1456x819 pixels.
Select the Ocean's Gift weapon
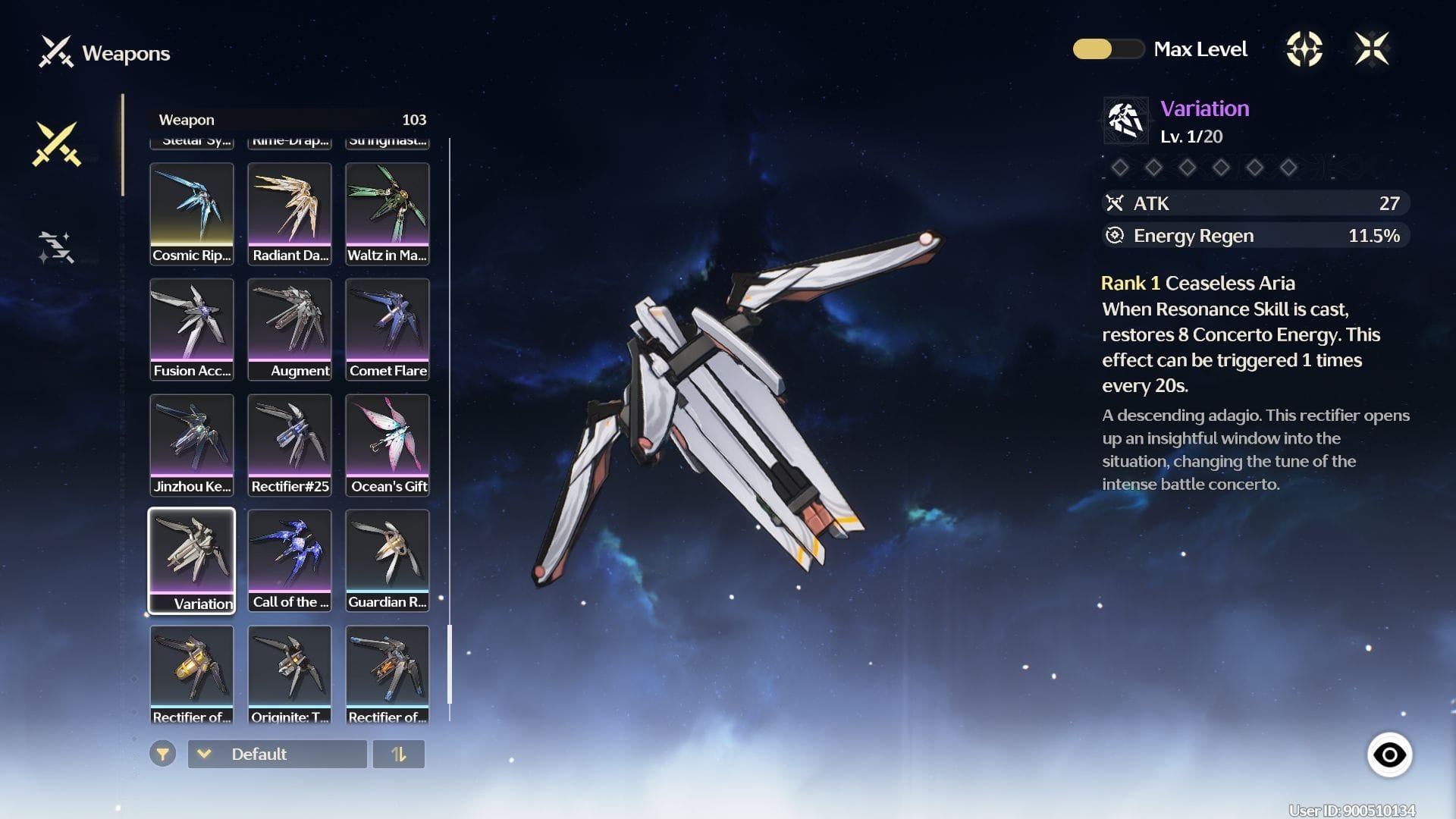pyautogui.click(x=388, y=445)
